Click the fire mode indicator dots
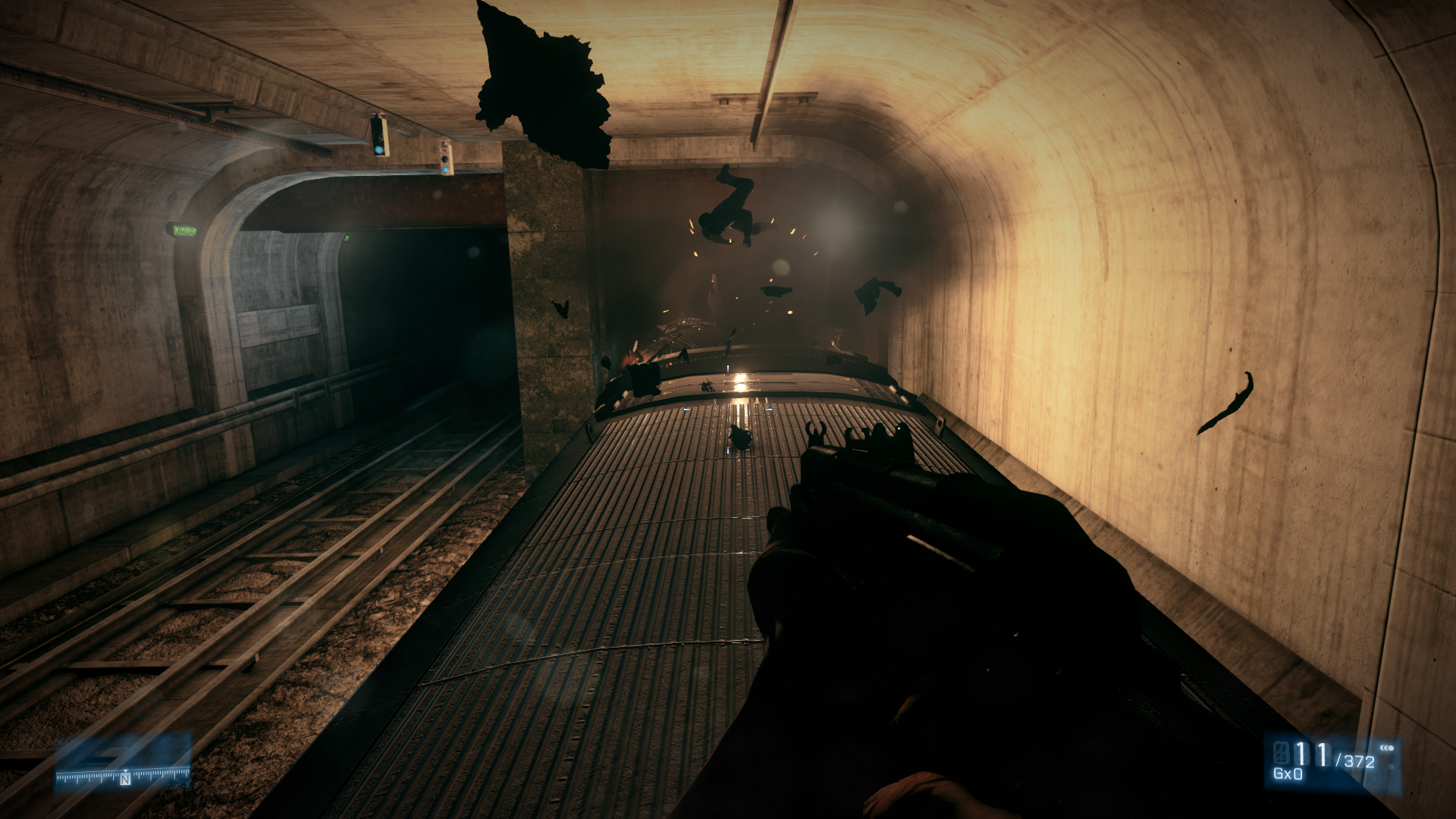 tap(1387, 748)
